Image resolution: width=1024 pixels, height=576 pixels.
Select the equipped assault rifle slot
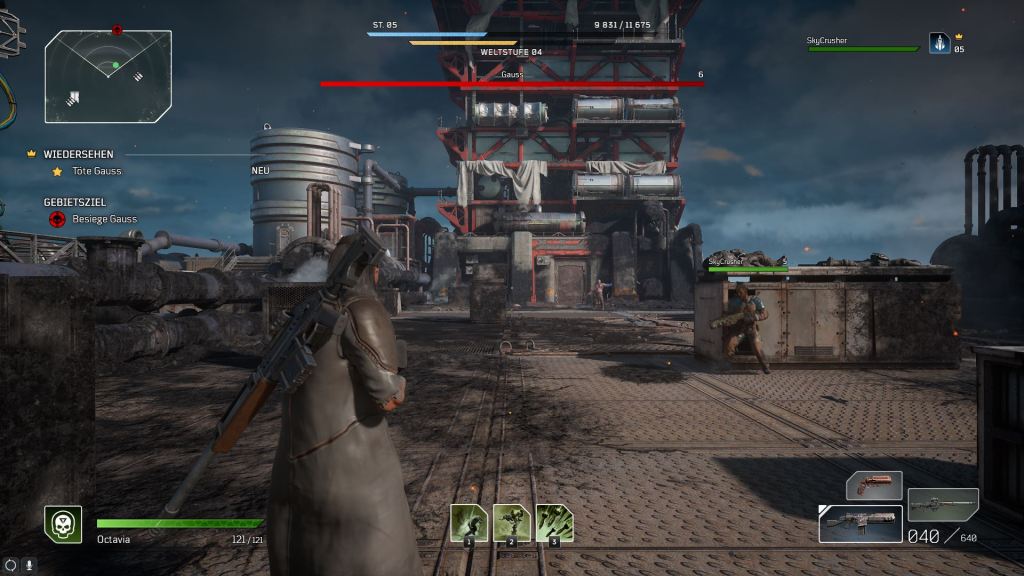(860, 523)
